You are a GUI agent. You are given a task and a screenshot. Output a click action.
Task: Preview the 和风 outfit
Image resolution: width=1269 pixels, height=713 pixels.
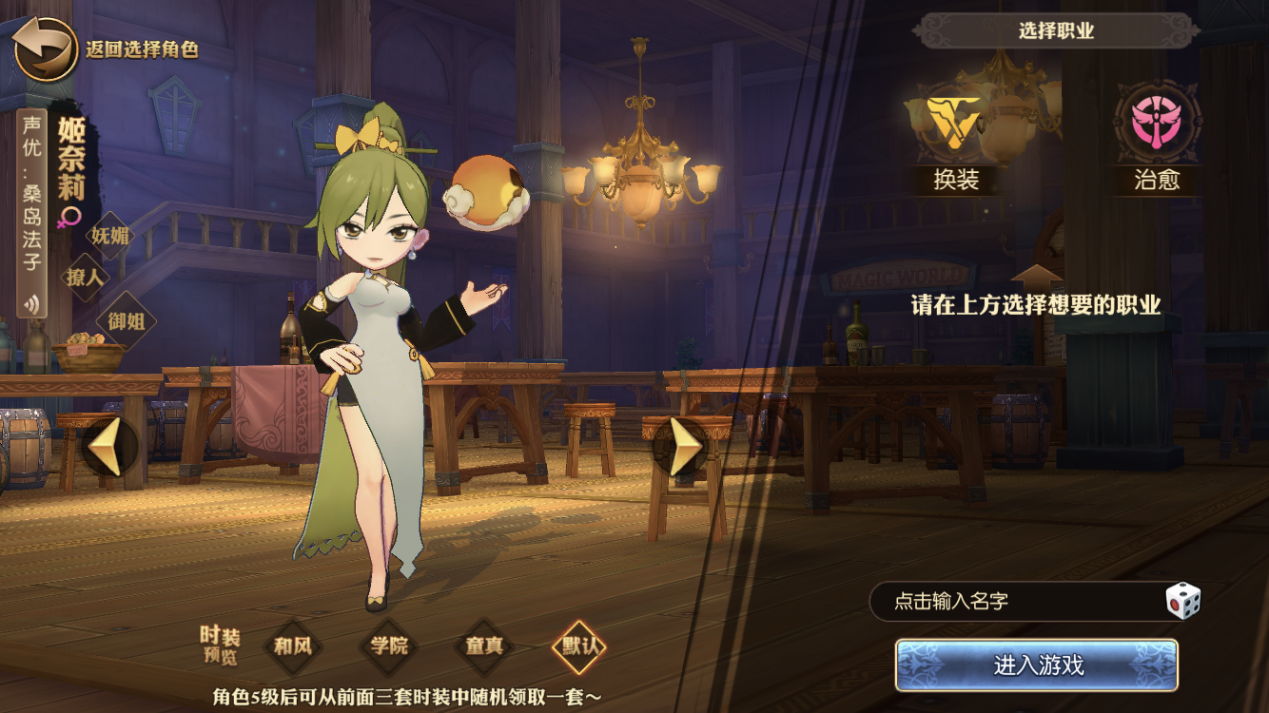pos(293,645)
